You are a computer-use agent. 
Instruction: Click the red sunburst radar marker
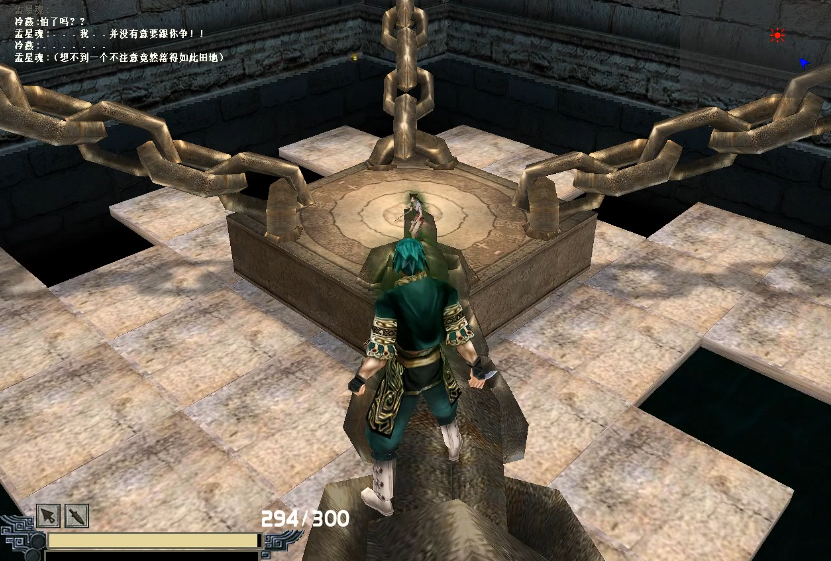point(777,35)
